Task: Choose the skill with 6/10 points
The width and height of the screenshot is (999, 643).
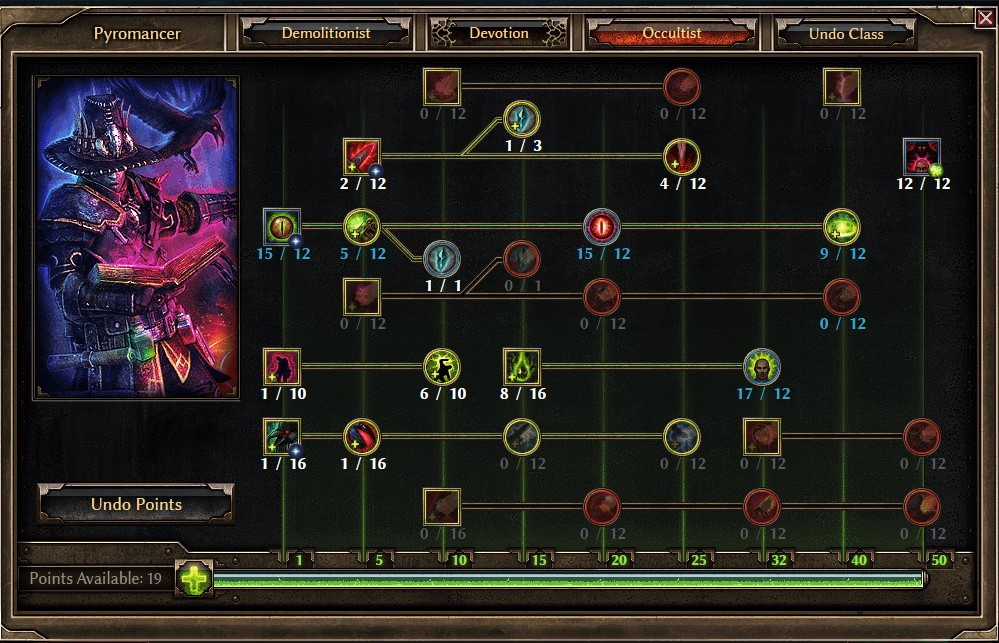Action: [442, 367]
